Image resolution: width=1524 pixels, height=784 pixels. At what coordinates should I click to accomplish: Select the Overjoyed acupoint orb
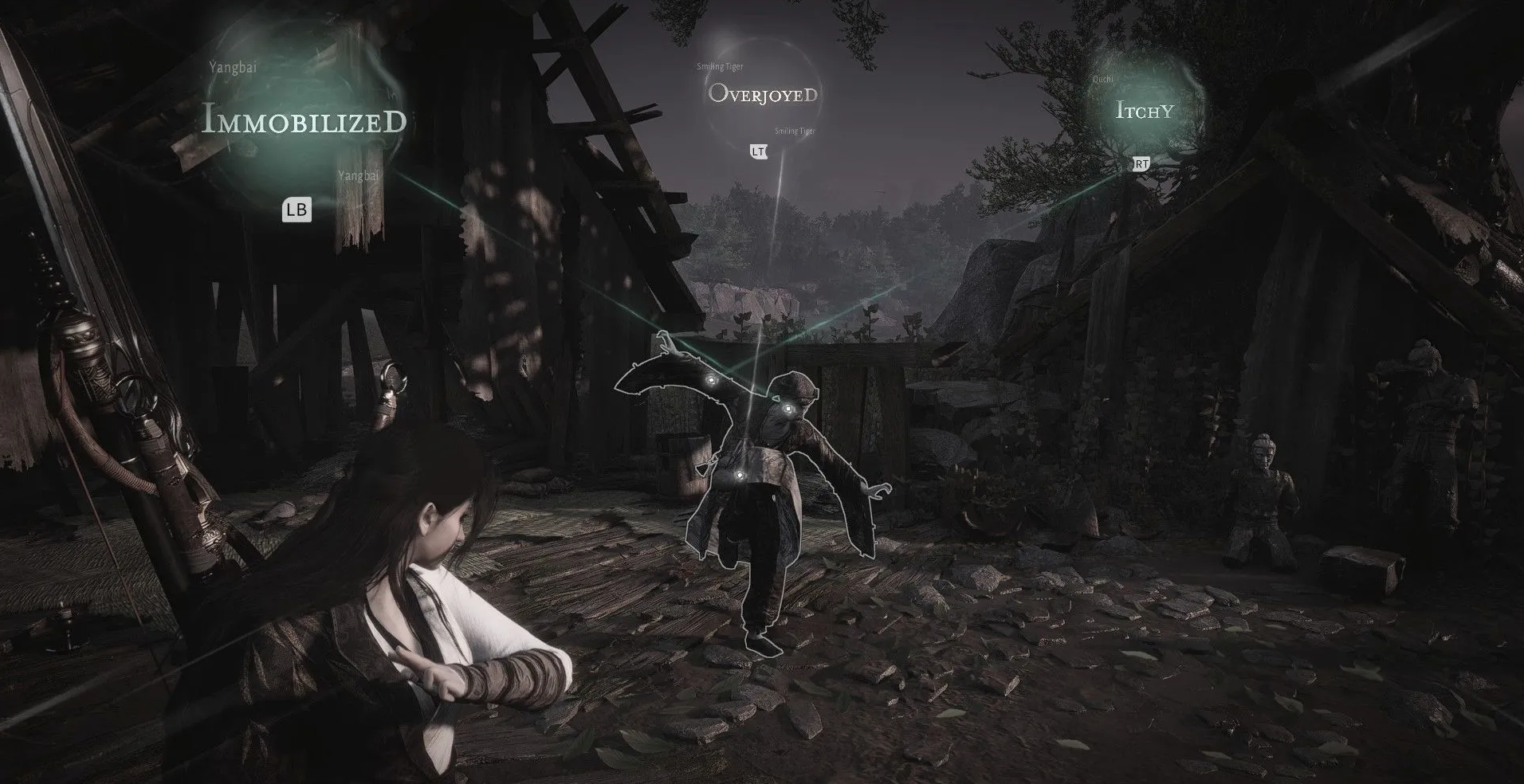click(x=763, y=95)
